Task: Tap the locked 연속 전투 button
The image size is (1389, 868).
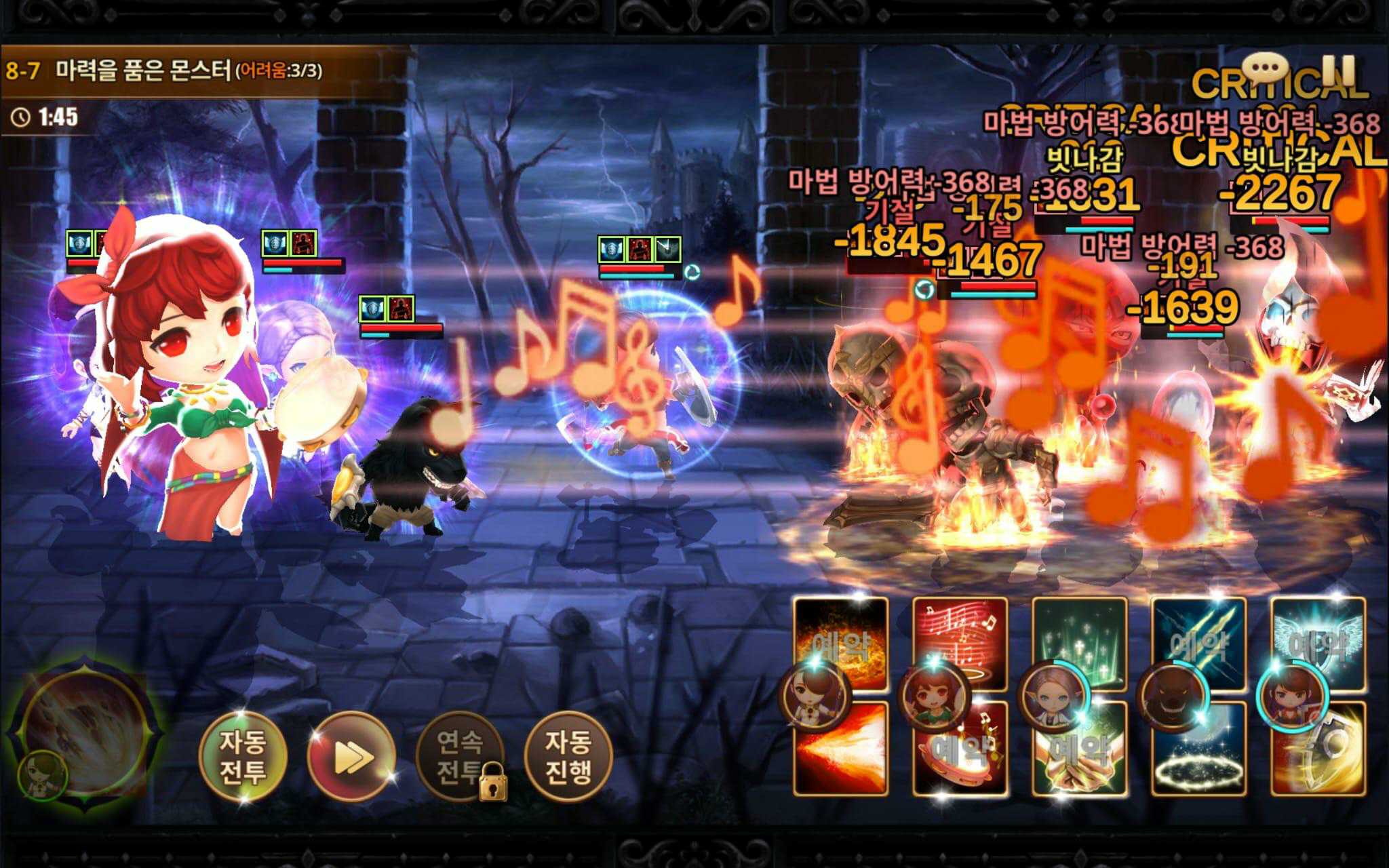Action: click(x=460, y=756)
